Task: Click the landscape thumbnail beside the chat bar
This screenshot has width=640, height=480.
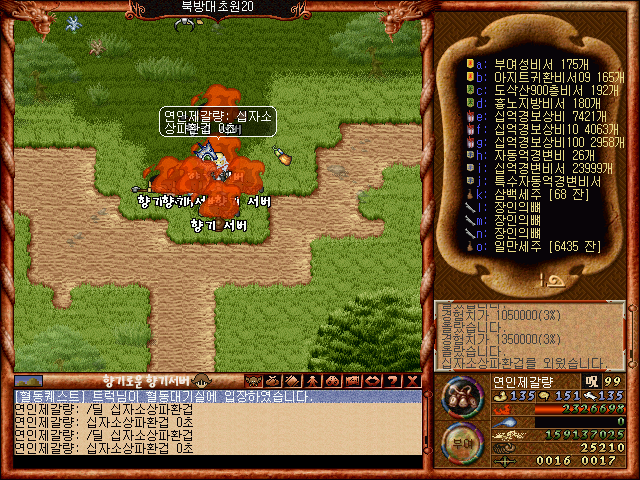Action: (x=29, y=380)
